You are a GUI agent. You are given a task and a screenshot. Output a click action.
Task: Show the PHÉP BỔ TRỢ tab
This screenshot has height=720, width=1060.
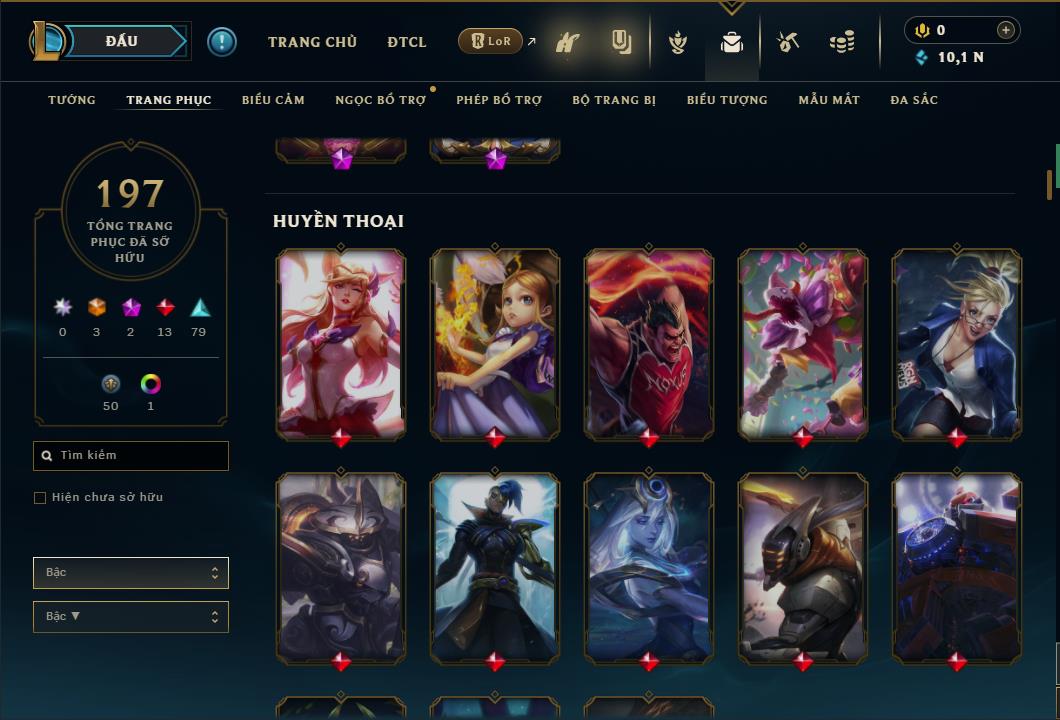tap(499, 100)
